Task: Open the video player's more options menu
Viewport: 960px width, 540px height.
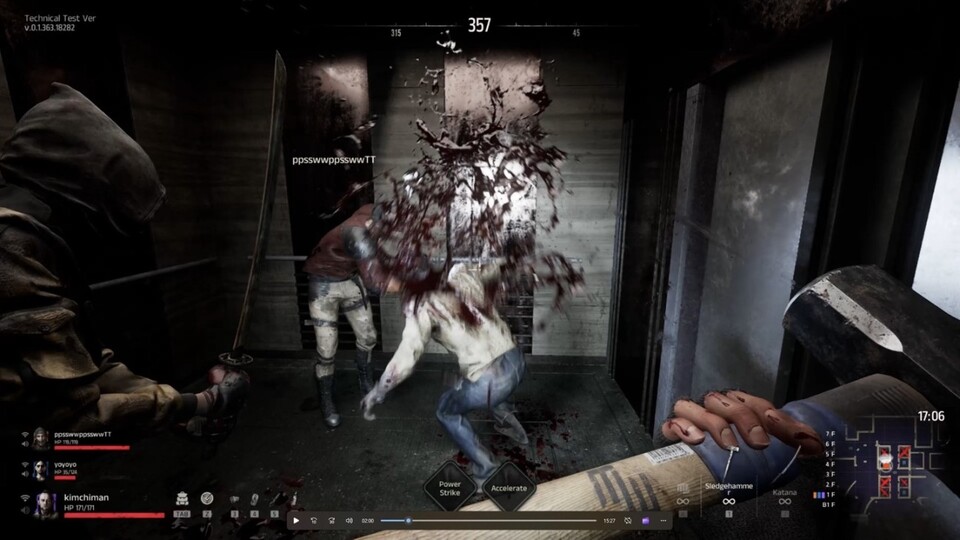Action: [x=663, y=520]
